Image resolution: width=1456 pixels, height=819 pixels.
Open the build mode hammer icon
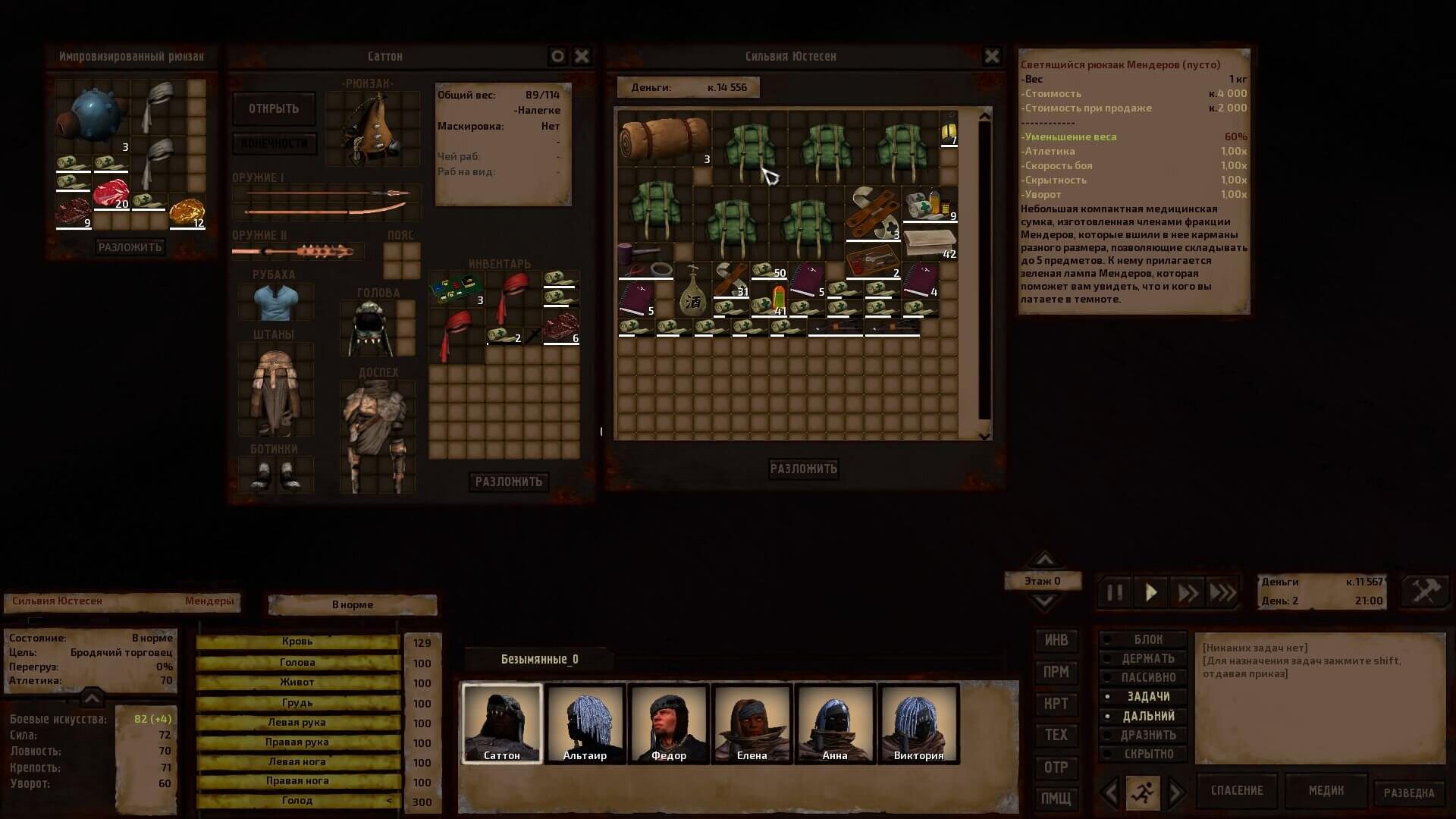[x=1425, y=591]
